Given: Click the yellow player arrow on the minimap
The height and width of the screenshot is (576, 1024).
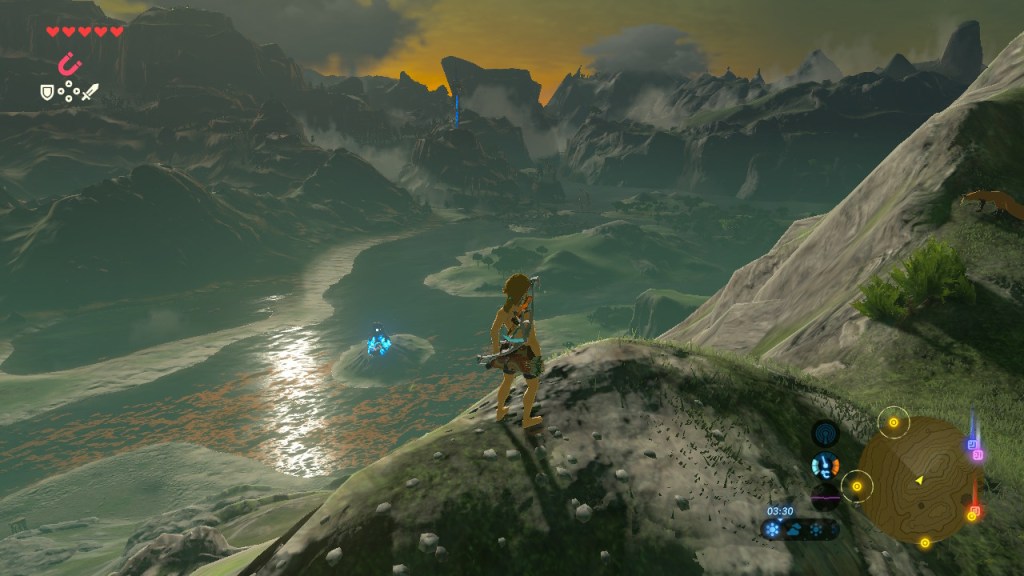Looking at the screenshot, I should (918, 481).
